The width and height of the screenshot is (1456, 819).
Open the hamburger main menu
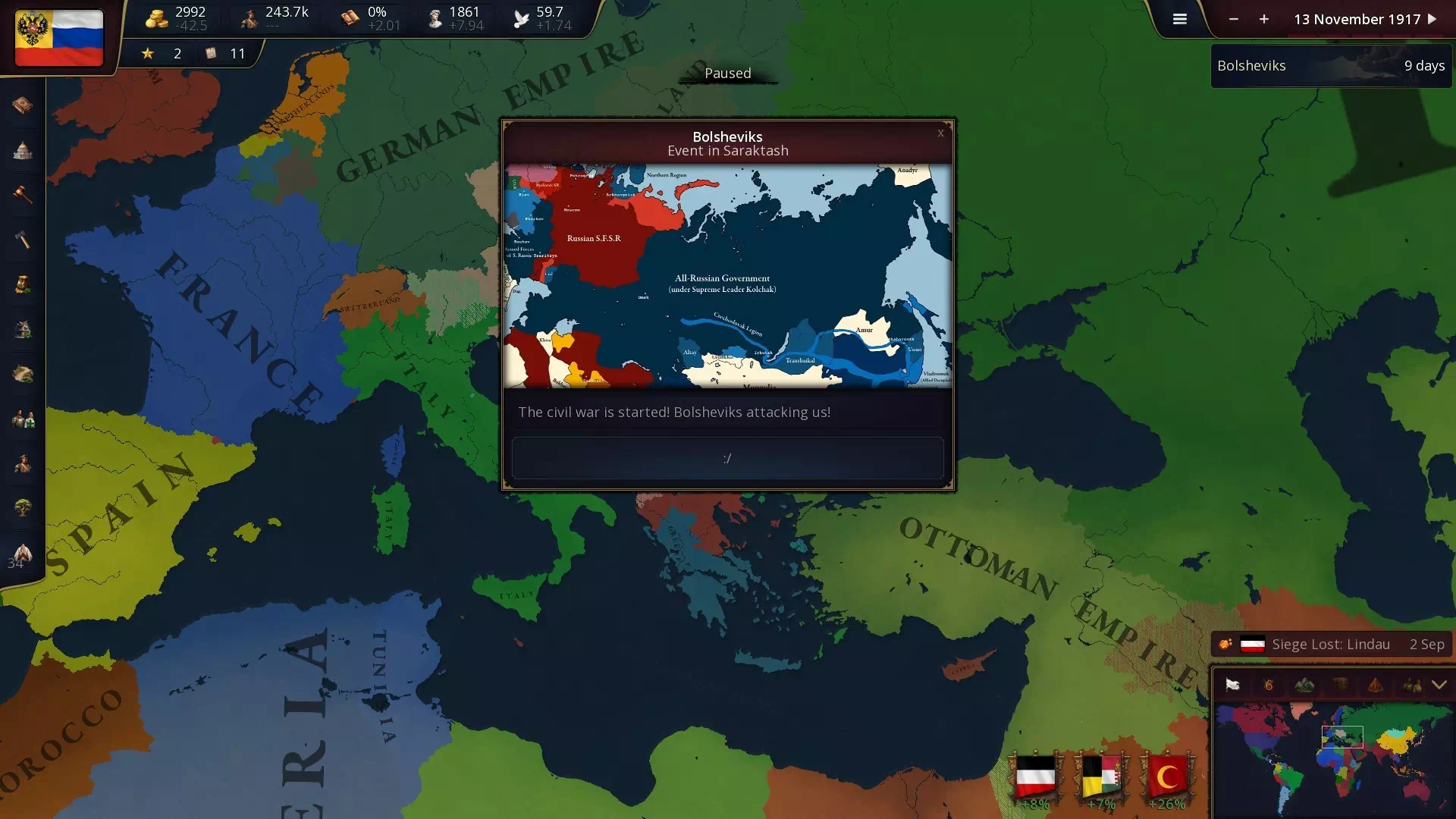pos(1179,20)
